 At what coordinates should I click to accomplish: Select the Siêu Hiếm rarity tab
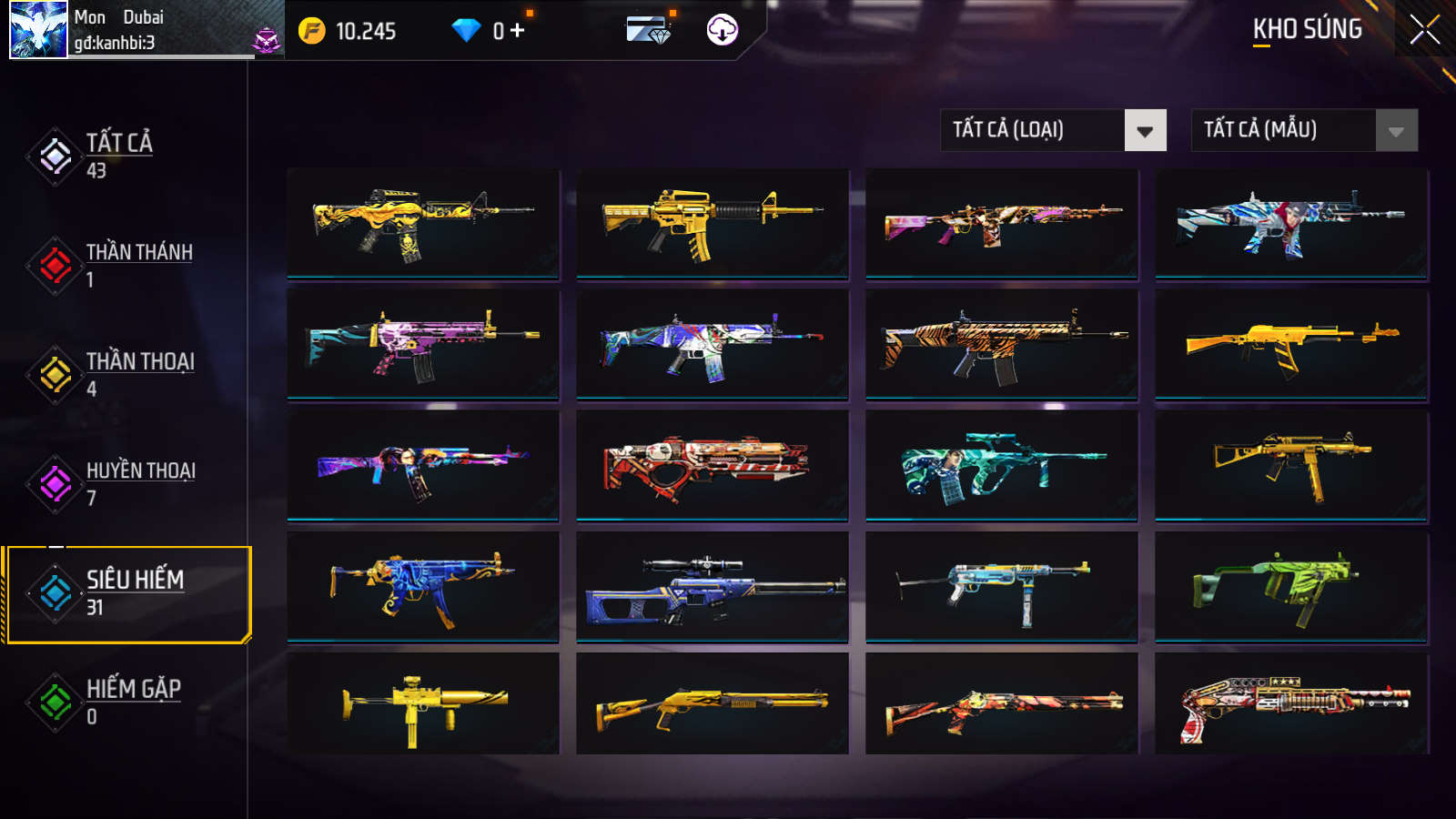coord(134,592)
